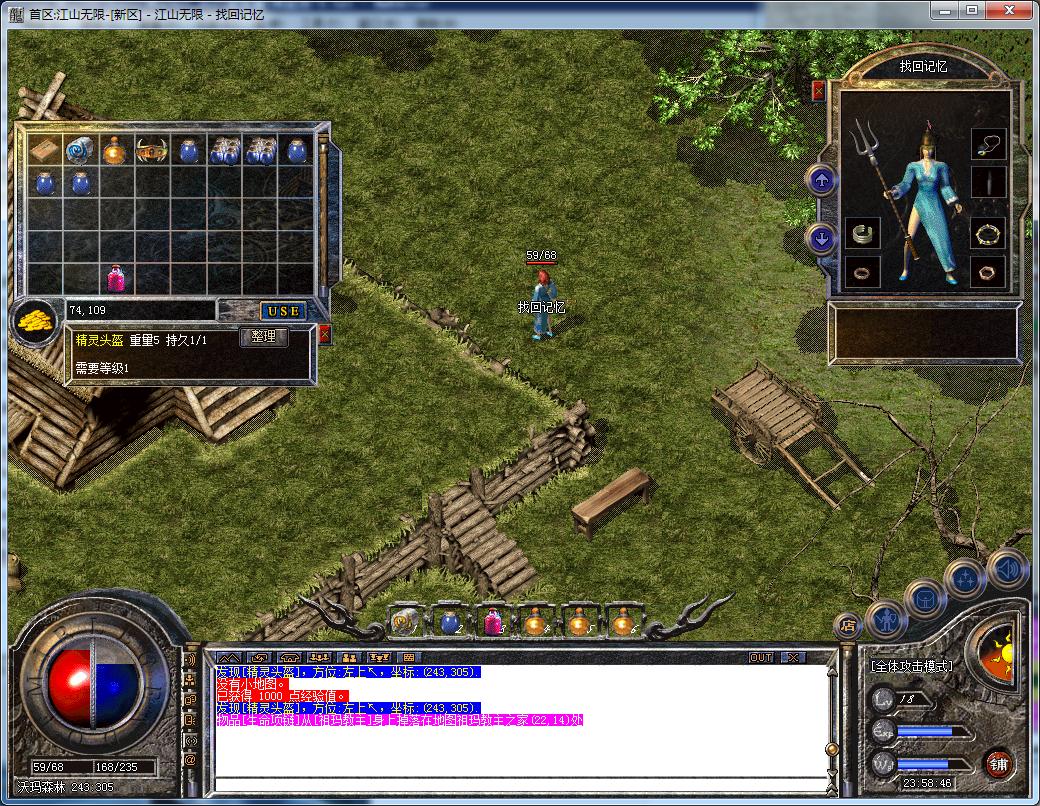Click the USE button in the bag

tap(284, 311)
